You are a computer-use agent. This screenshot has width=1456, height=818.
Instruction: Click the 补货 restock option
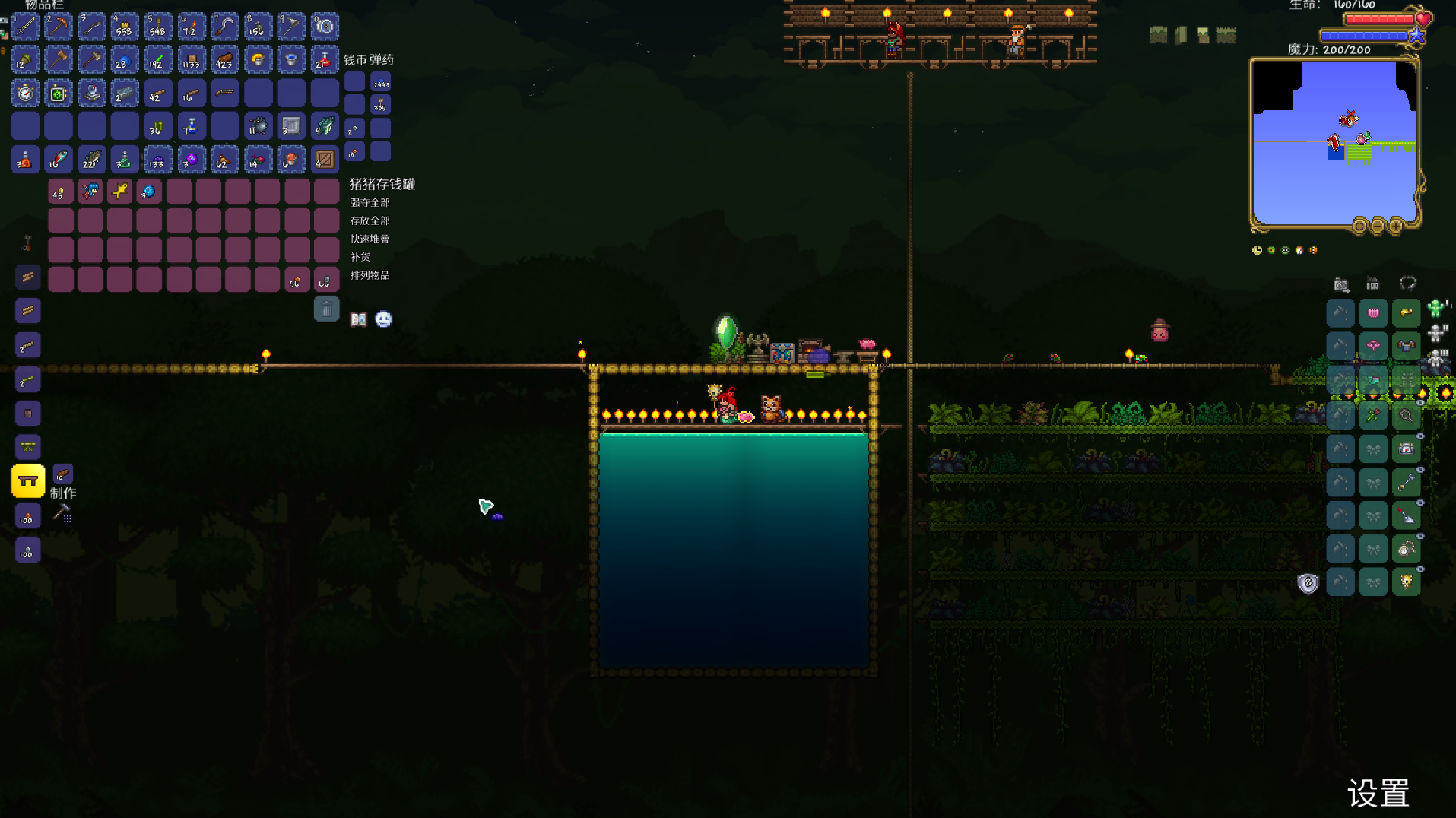[x=360, y=257]
